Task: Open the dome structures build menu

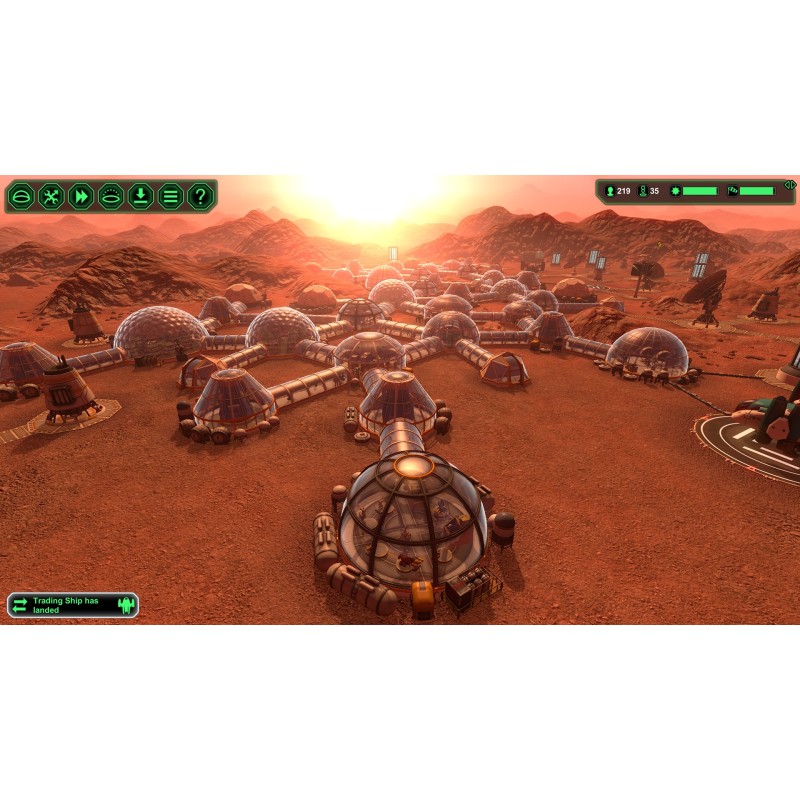Action: point(21,196)
